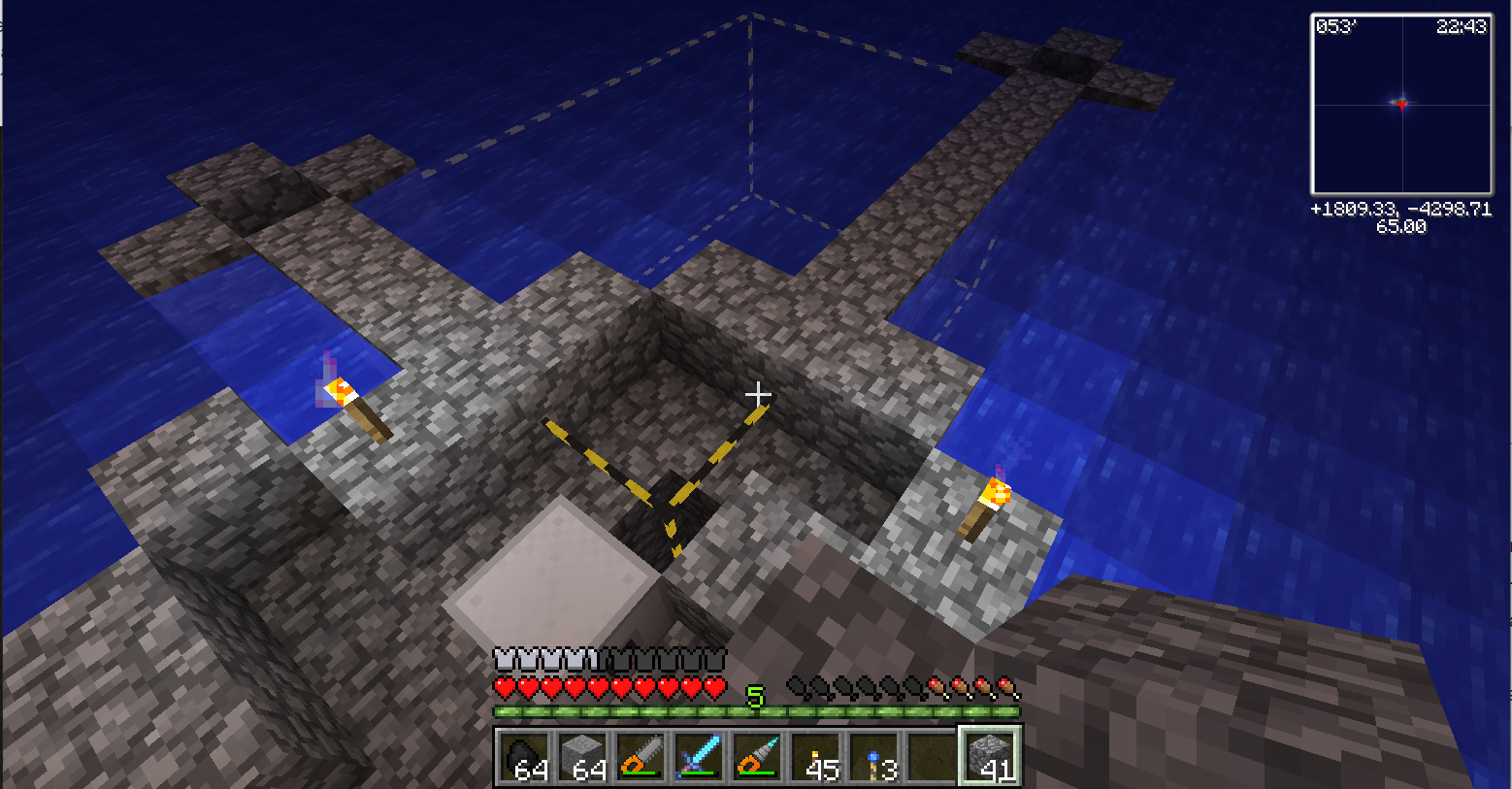Equip the diamond sword

699,756
